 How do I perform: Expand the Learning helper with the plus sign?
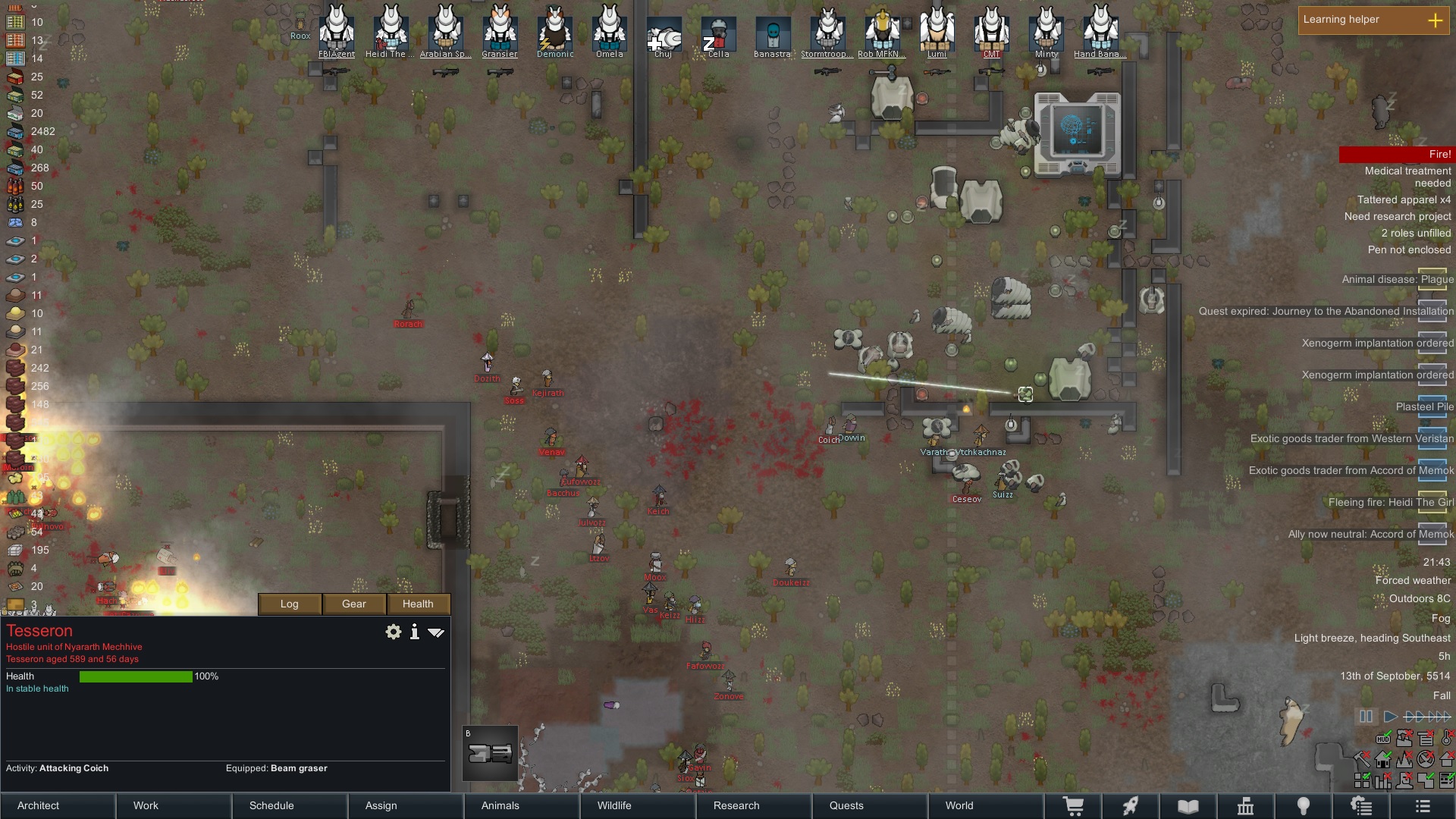pos(1436,22)
